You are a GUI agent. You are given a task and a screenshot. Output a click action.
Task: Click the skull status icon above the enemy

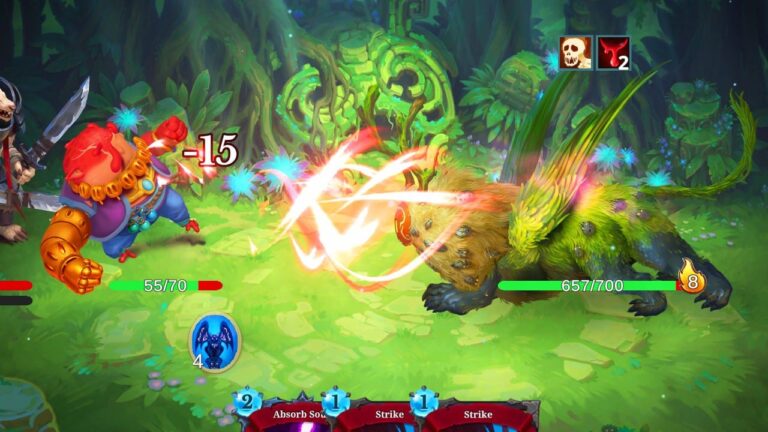coord(575,52)
